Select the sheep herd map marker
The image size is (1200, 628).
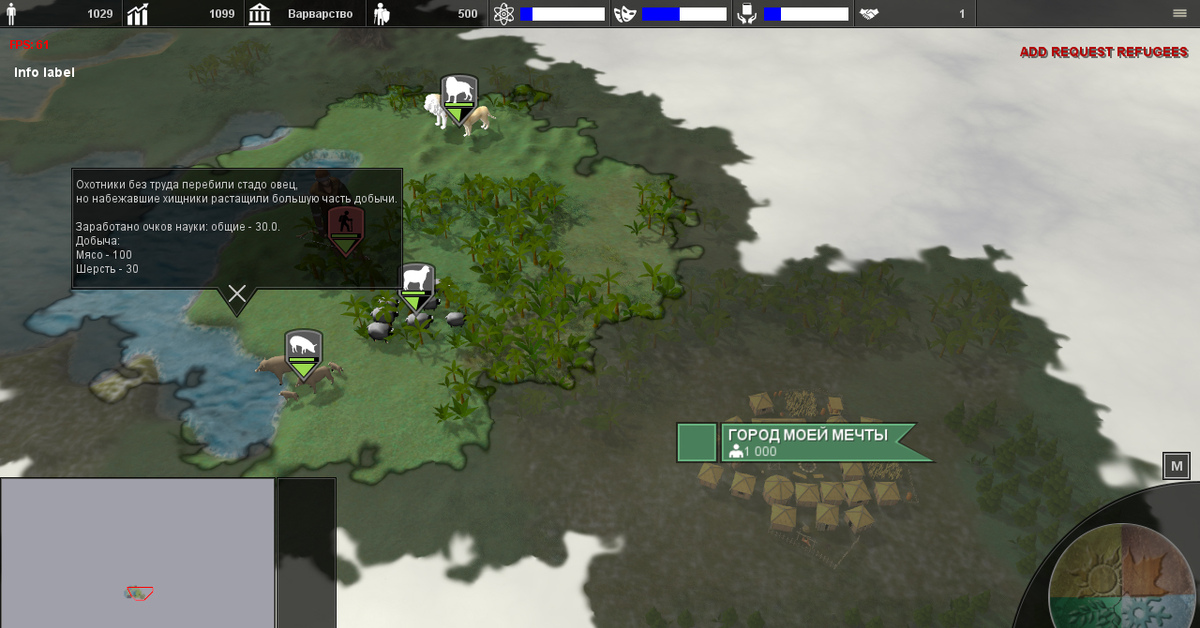(x=417, y=284)
